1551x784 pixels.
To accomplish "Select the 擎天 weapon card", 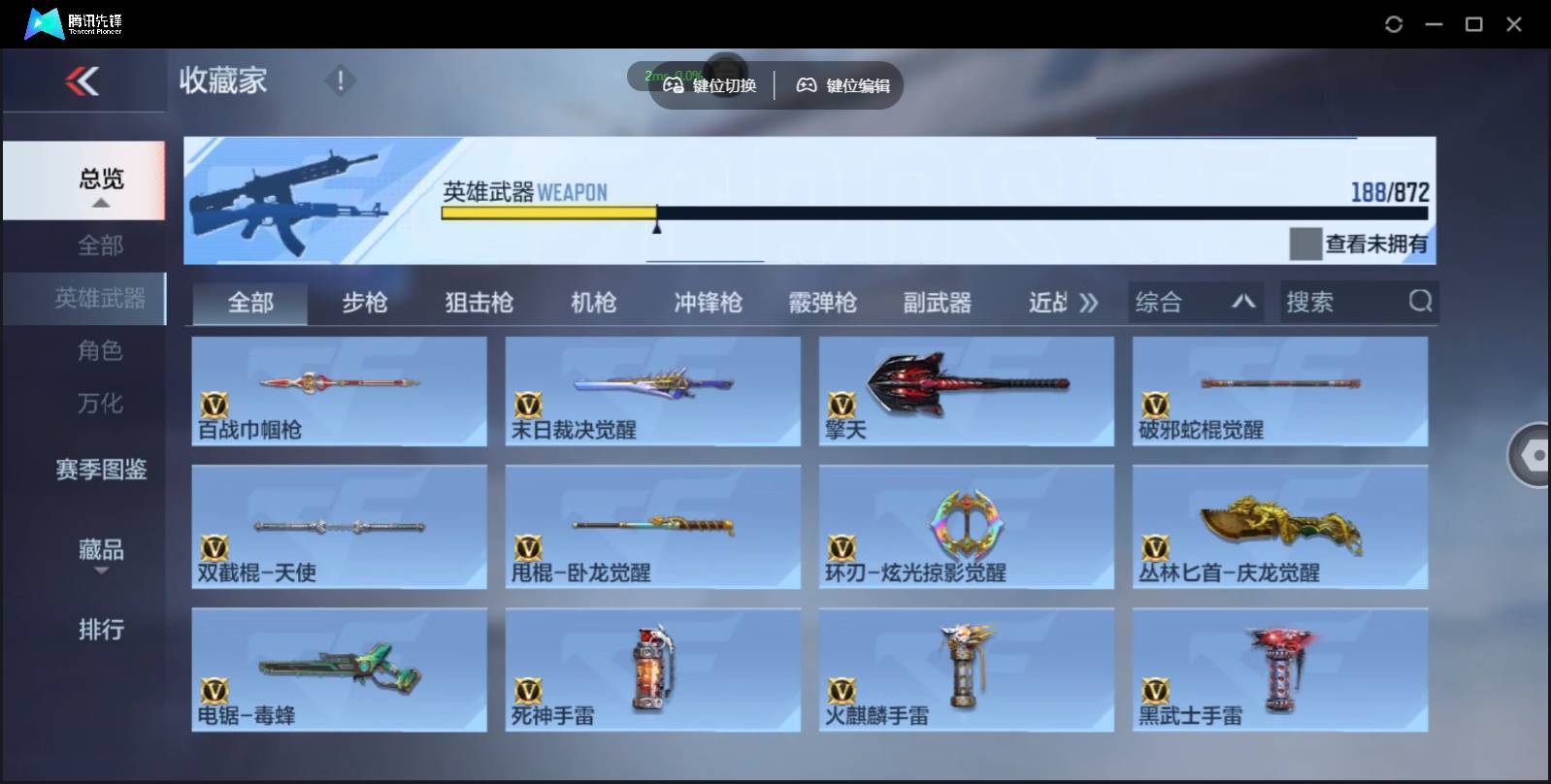I will (966, 391).
